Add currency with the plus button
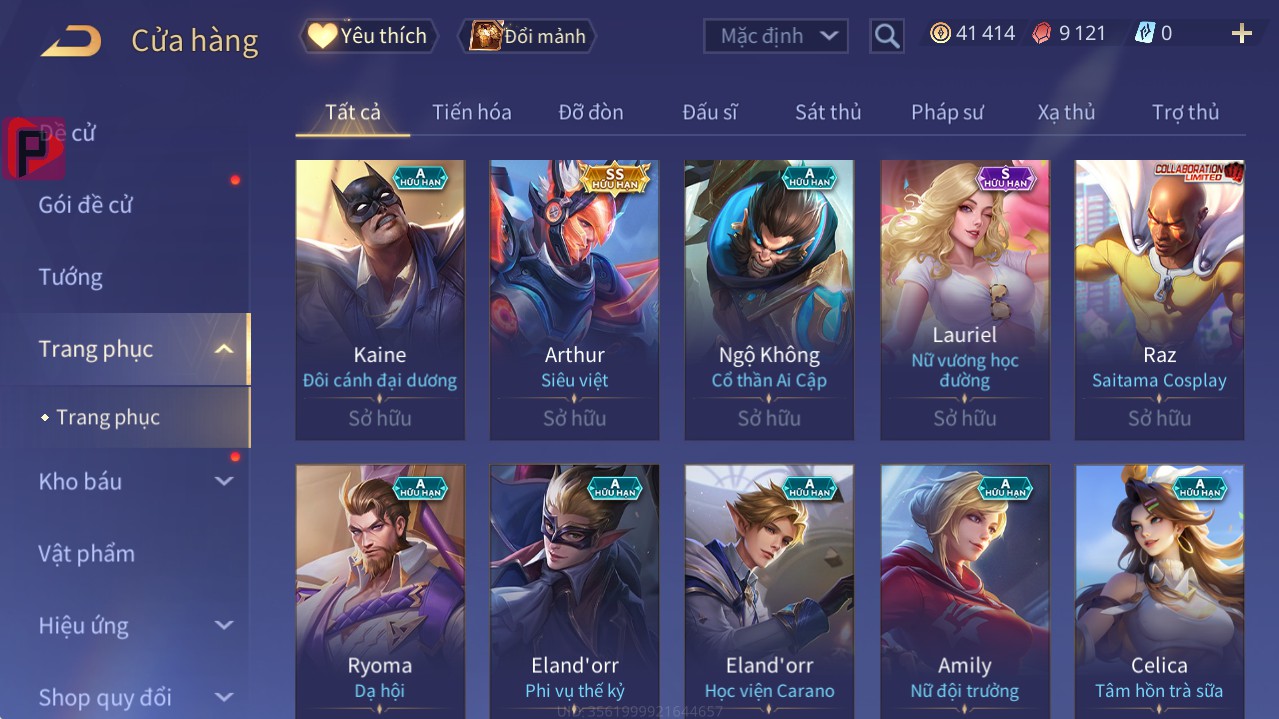This screenshot has width=1279, height=719. [x=1241, y=34]
